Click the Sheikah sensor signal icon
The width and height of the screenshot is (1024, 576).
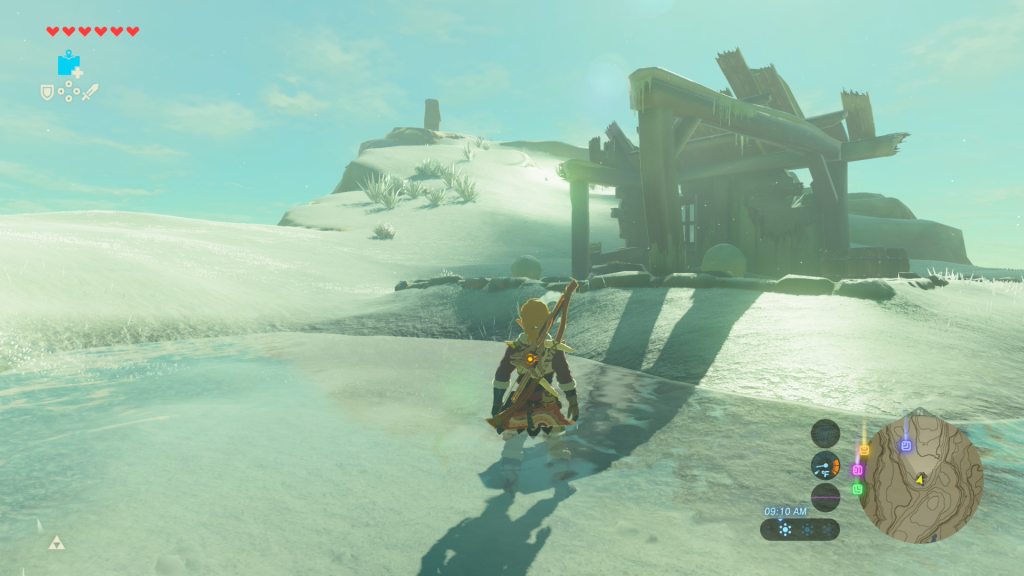825,433
